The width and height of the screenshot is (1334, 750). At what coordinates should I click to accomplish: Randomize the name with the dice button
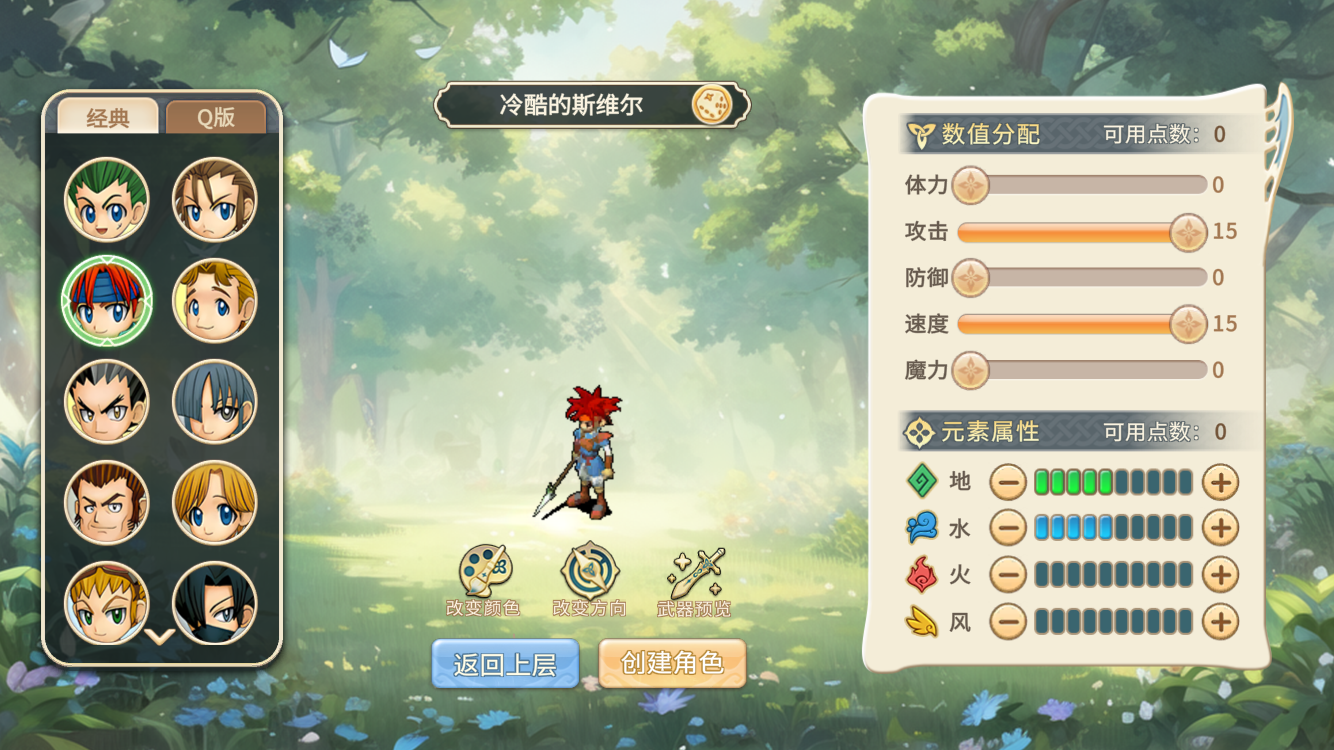click(711, 105)
